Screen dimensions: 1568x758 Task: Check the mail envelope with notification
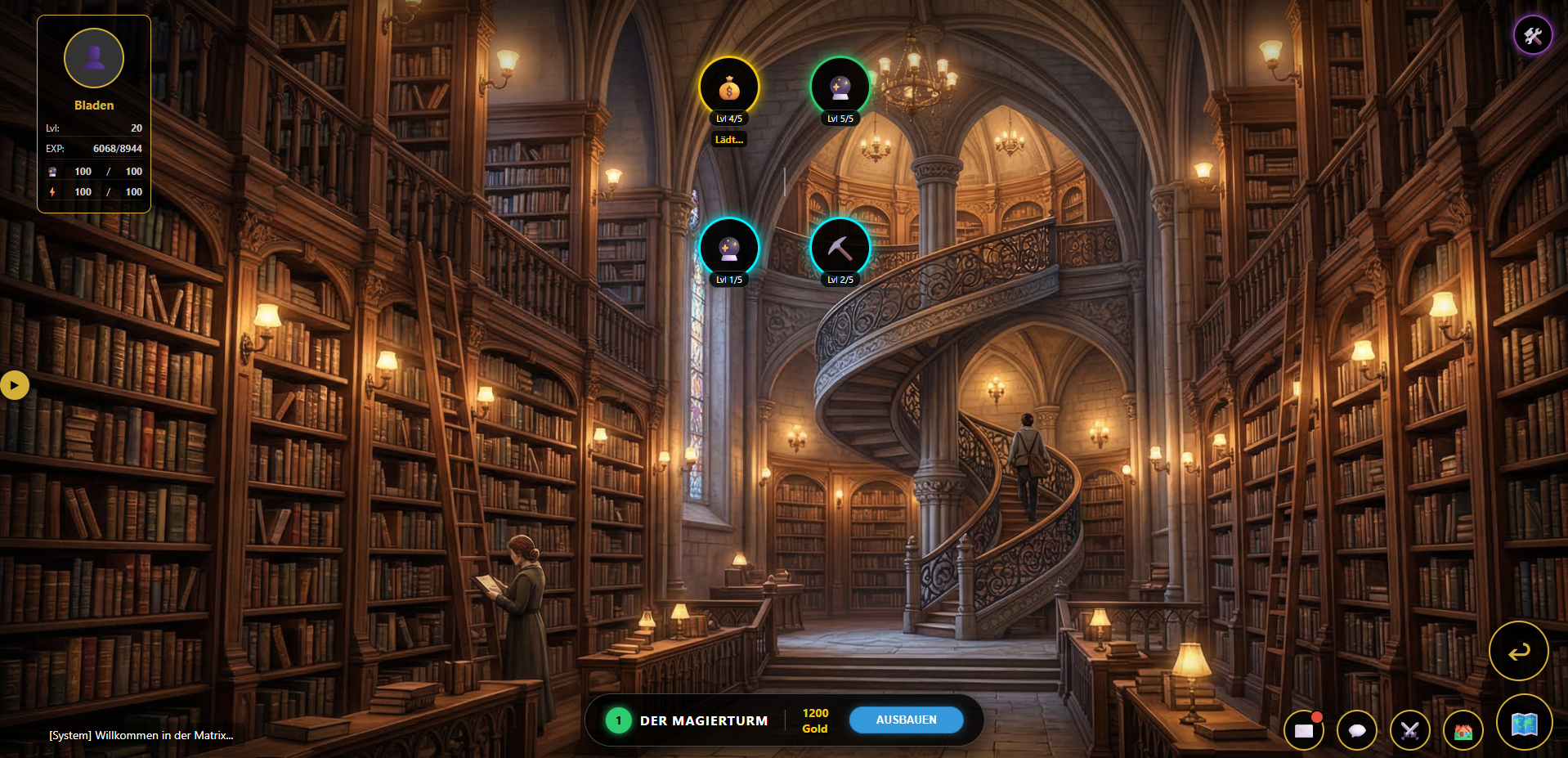tap(1304, 730)
